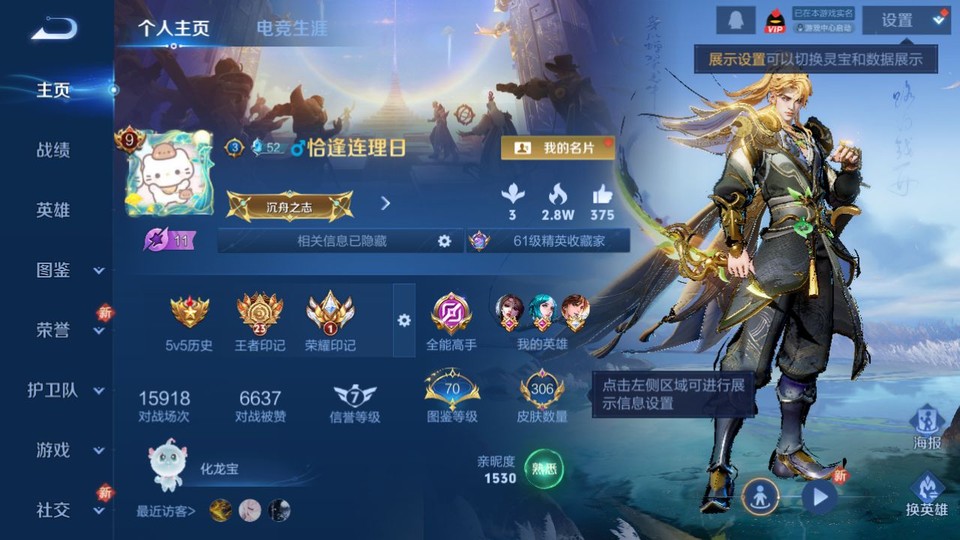Tap 换英雄 to change displayed hero
Screen dimensions: 960x540
point(927,495)
